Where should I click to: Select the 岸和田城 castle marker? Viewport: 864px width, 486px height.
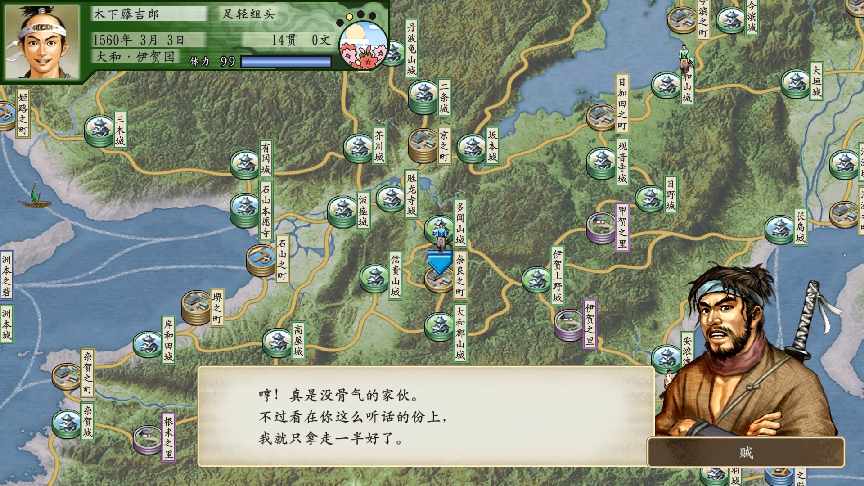148,344
